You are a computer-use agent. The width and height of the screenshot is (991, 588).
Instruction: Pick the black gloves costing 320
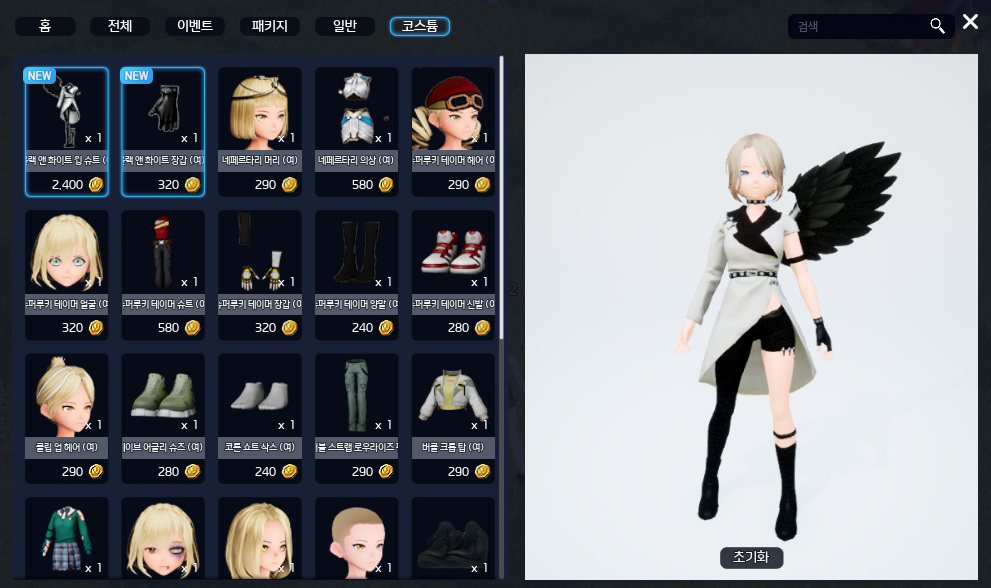[162, 110]
